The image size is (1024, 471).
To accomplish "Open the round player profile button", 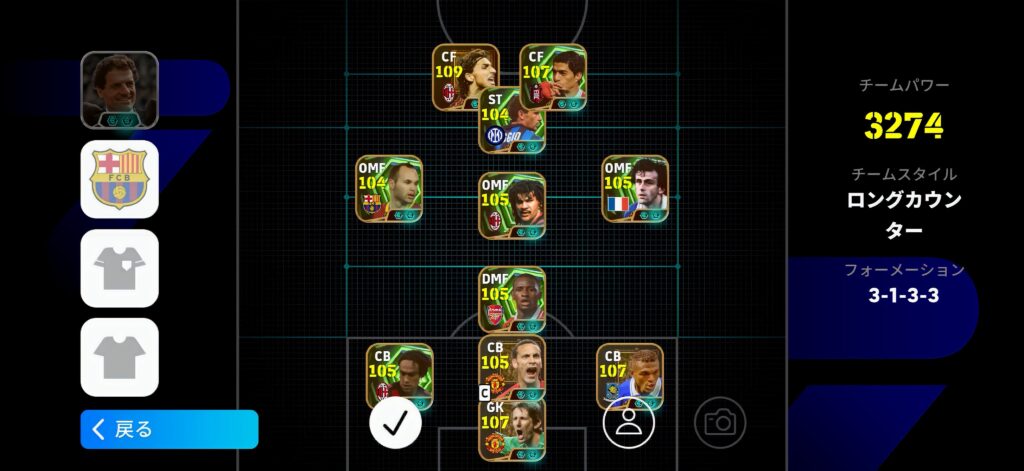I will tap(628, 422).
